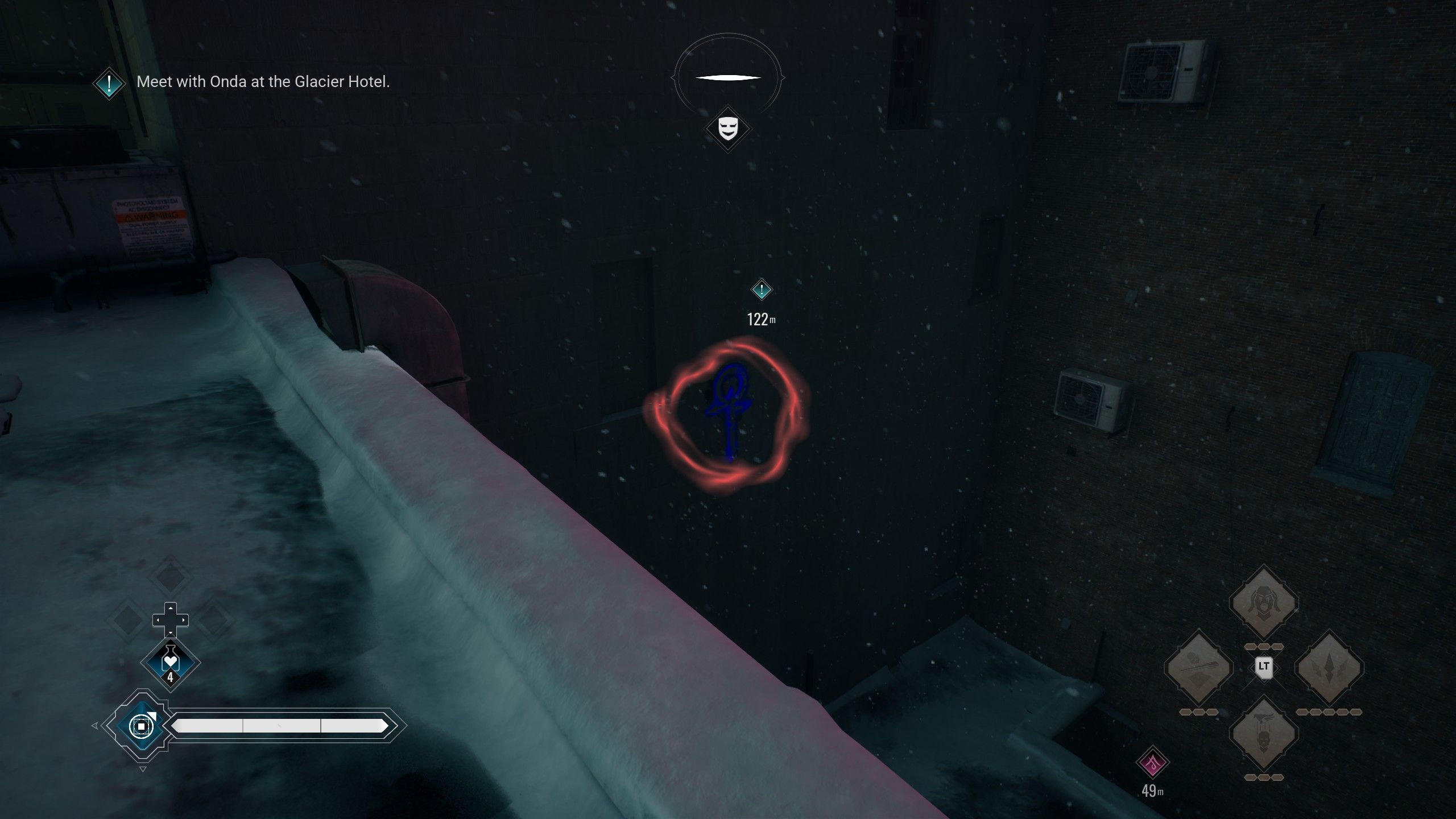Click the player emblem beside the health bar
Screen dimensions: 1456x819
pyautogui.click(x=140, y=726)
